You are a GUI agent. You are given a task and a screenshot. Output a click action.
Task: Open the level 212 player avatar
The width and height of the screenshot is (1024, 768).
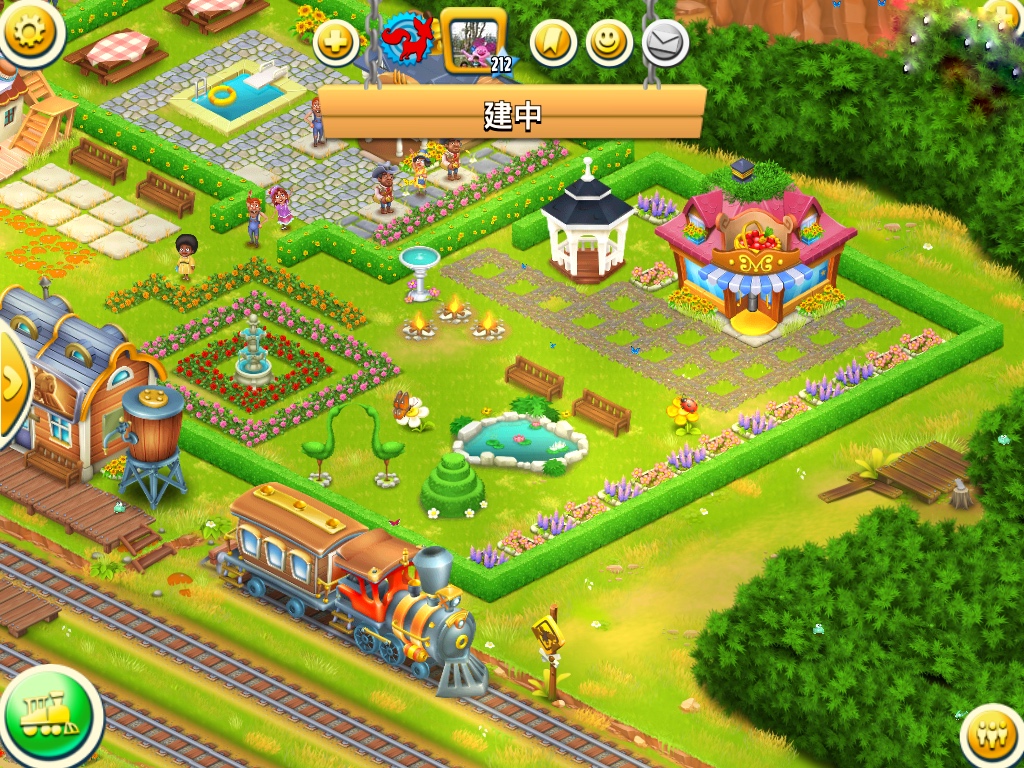473,43
